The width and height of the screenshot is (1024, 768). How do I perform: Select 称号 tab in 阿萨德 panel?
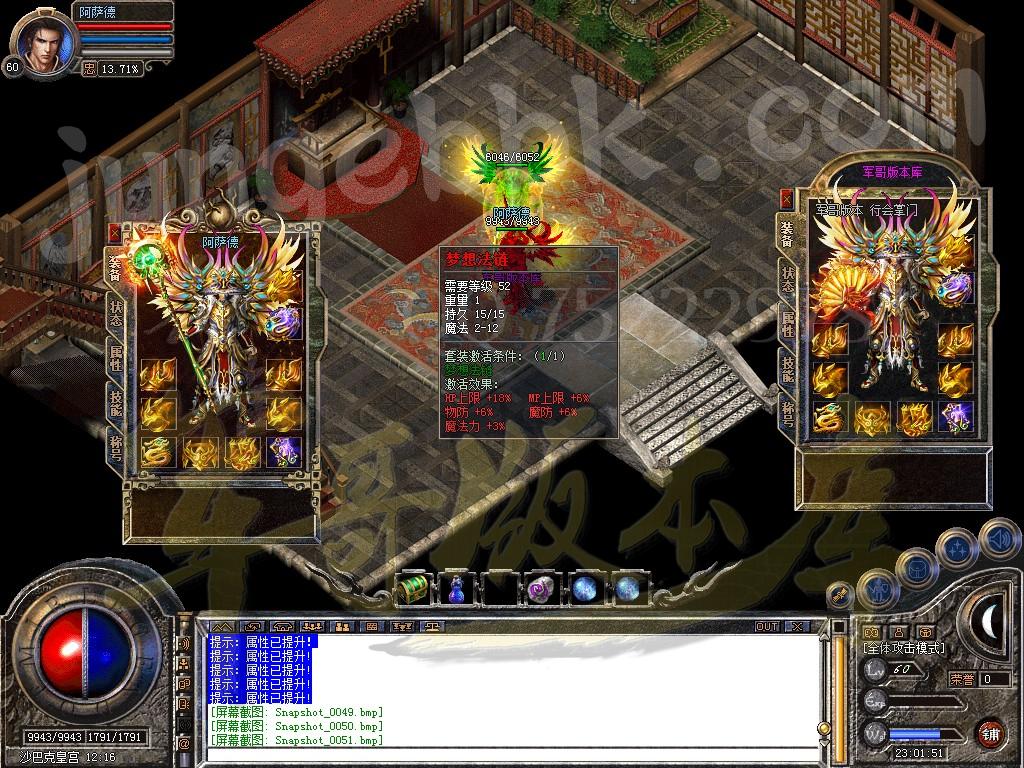116,442
